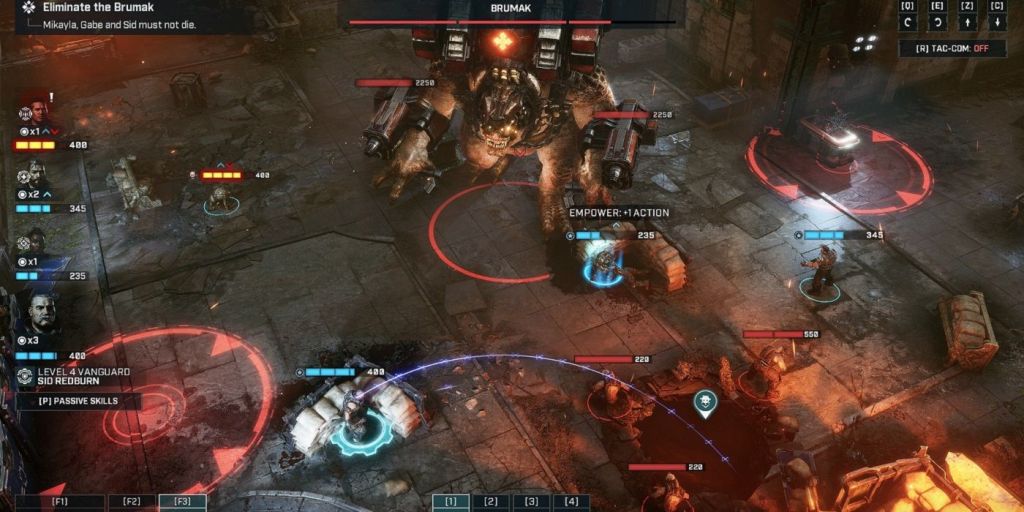Rotate camera clockwise with the right arrow icon
Screen dimensions: 1024x512
[937, 23]
